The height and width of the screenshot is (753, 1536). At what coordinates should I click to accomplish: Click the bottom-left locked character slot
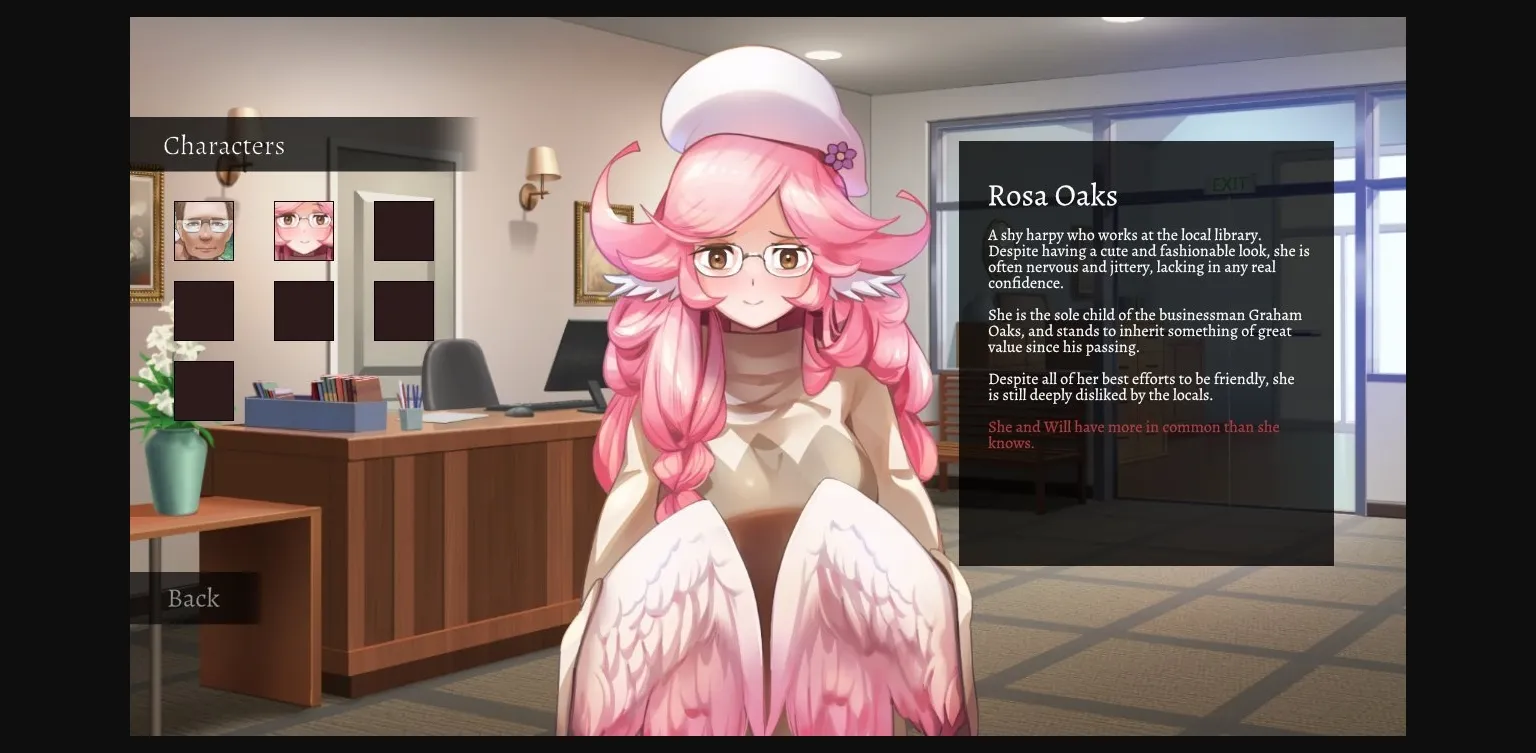(x=204, y=390)
